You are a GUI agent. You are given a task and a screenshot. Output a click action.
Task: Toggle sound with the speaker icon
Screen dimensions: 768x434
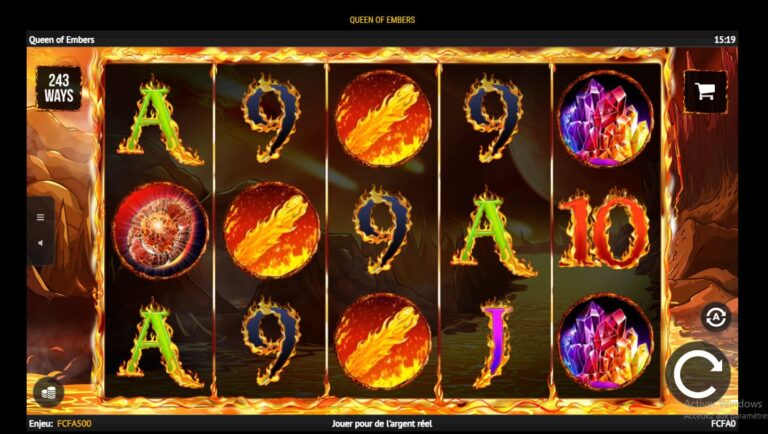41,243
